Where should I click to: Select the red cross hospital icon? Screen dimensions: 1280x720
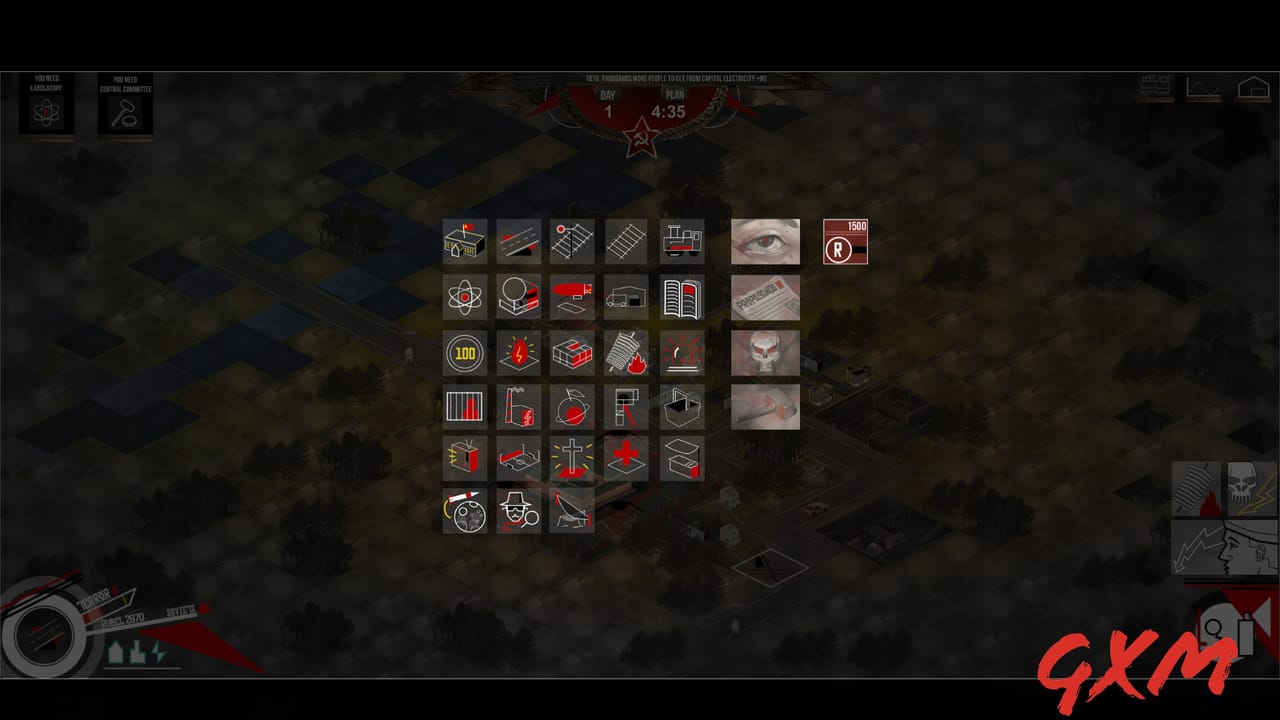(x=626, y=458)
